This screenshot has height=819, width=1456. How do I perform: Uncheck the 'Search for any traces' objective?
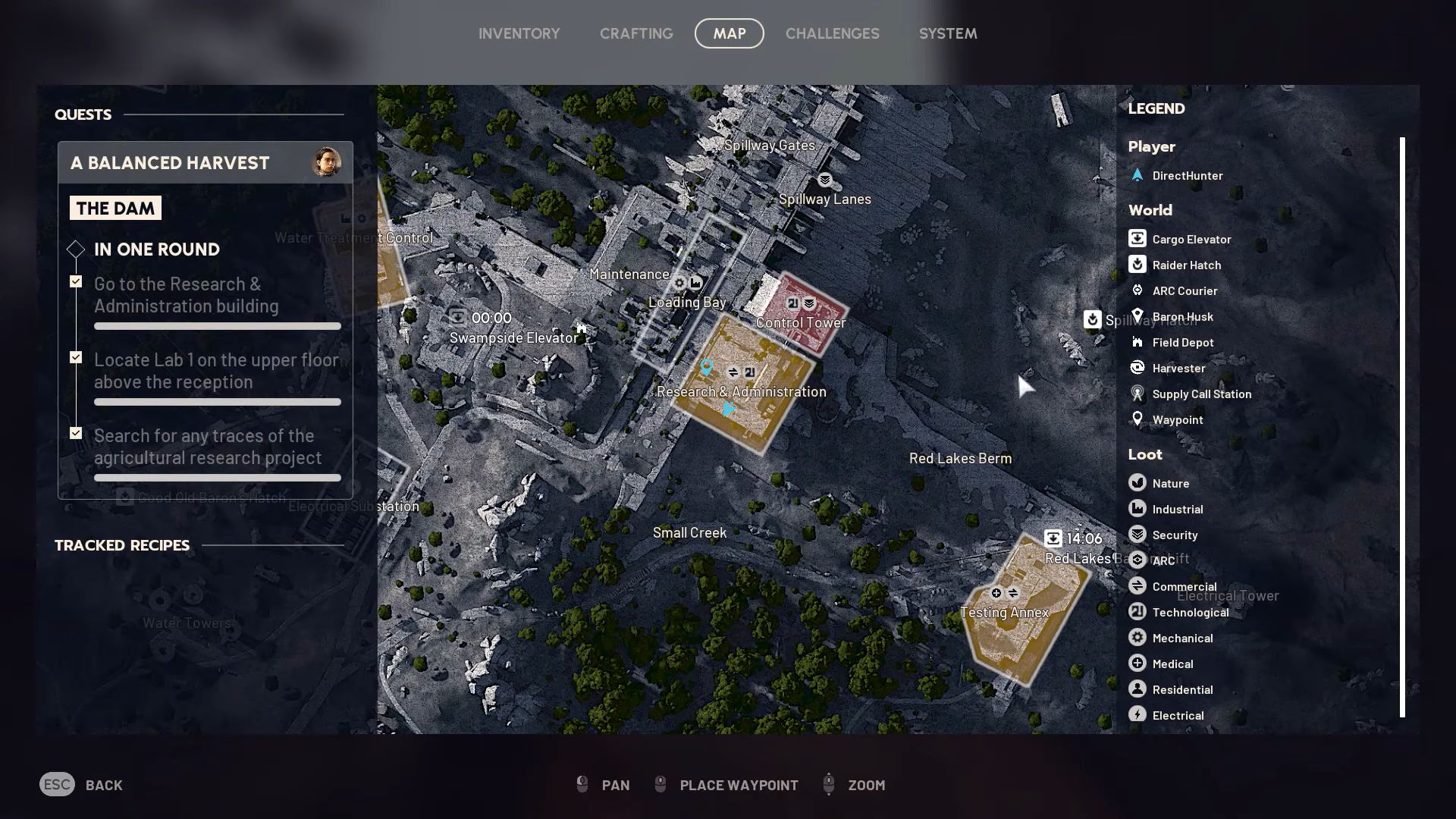coord(76,432)
